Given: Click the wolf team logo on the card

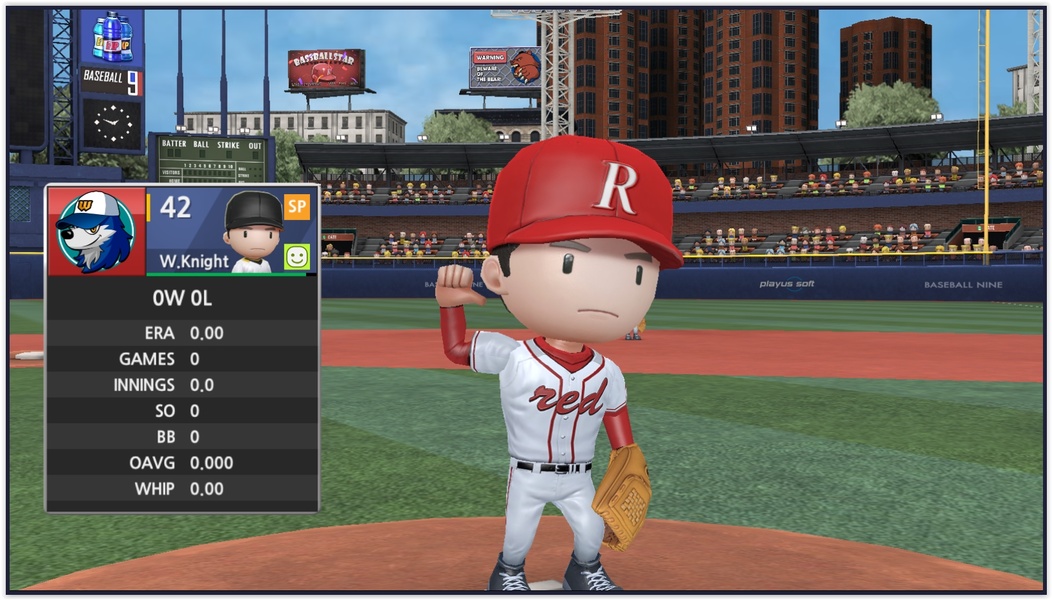Looking at the screenshot, I should (94, 231).
